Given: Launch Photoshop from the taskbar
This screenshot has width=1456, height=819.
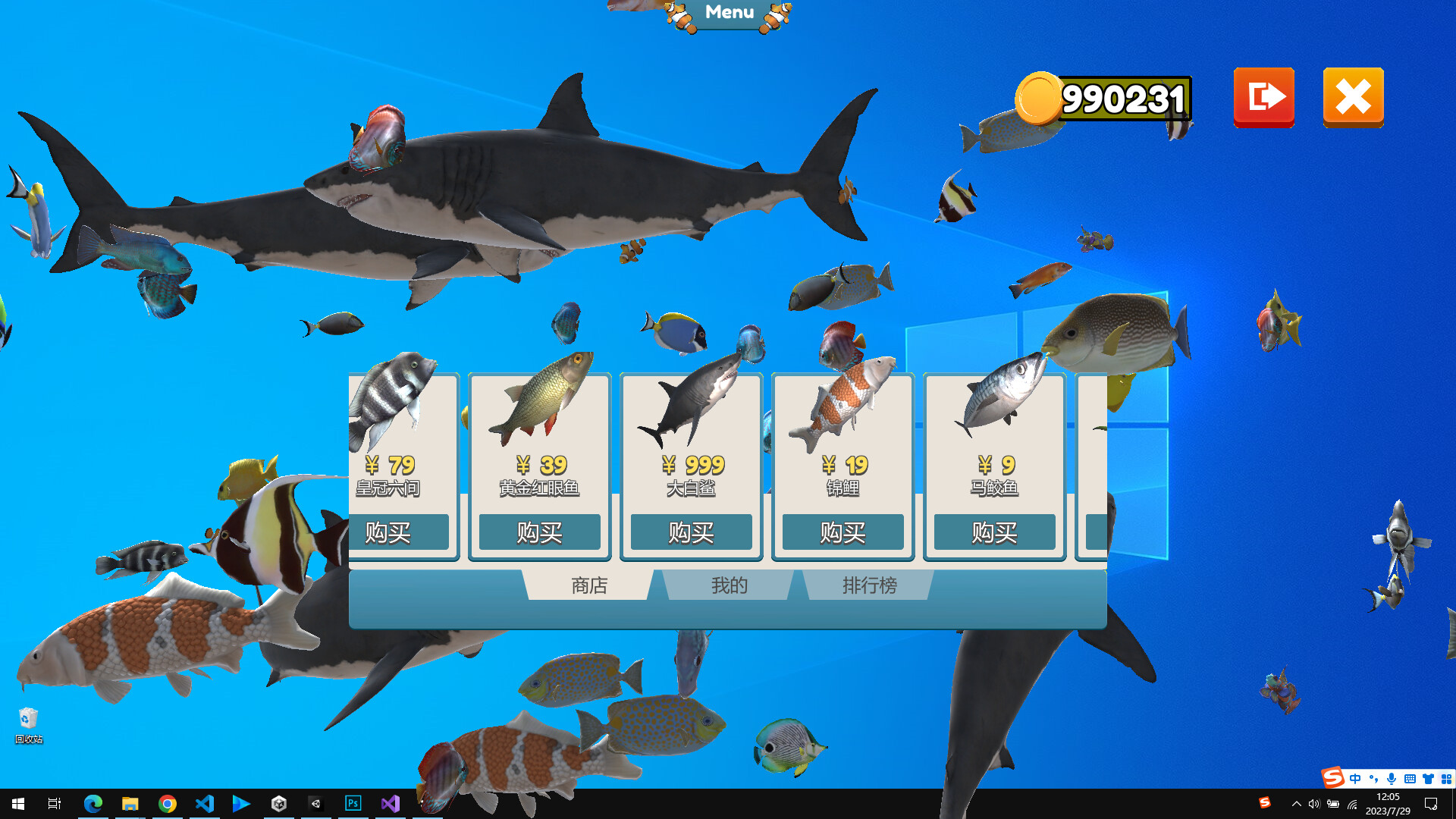Looking at the screenshot, I should pos(353,803).
